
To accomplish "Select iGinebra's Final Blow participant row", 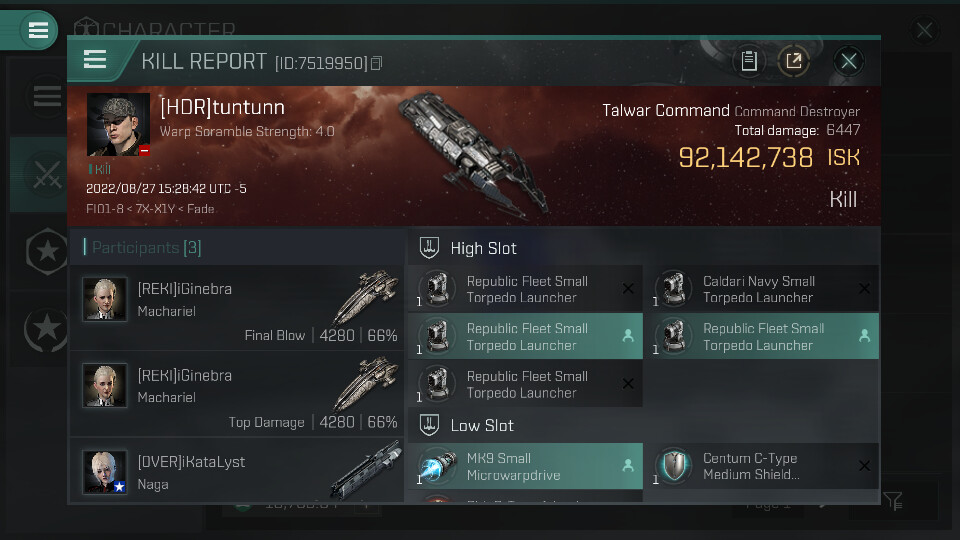I will pyautogui.click(x=237, y=308).
